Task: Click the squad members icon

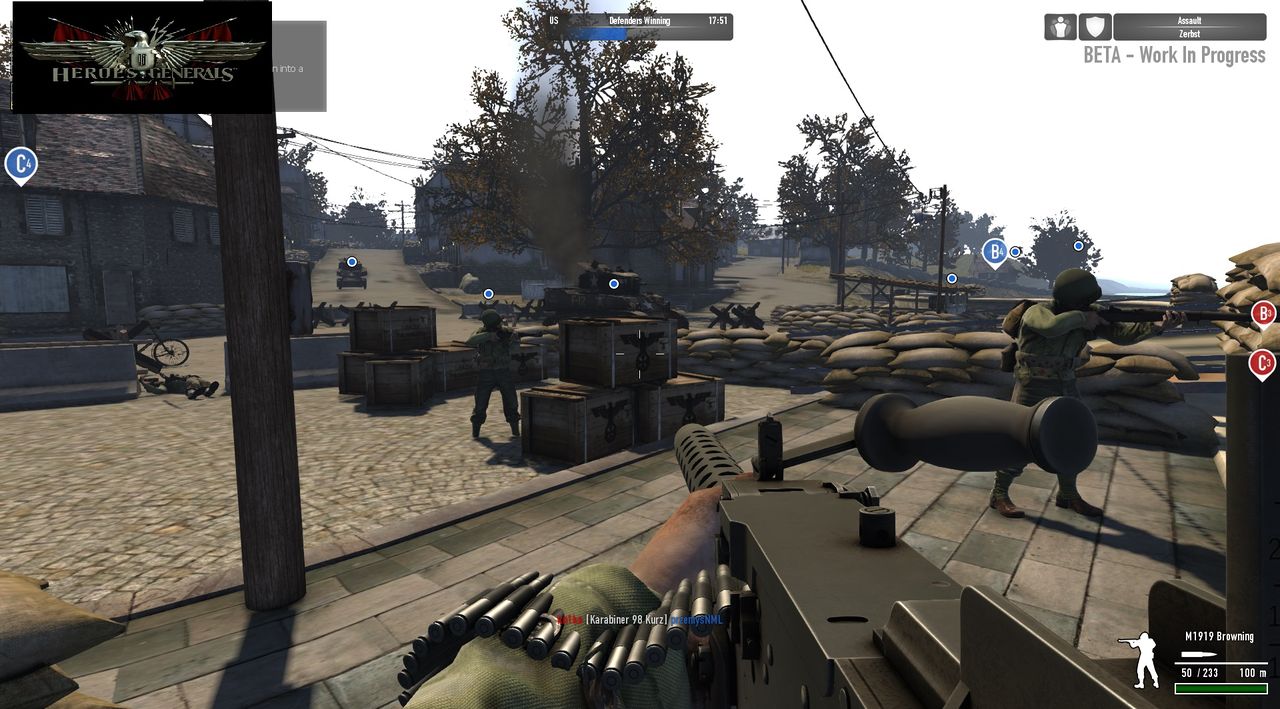Action: click(1060, 27)
